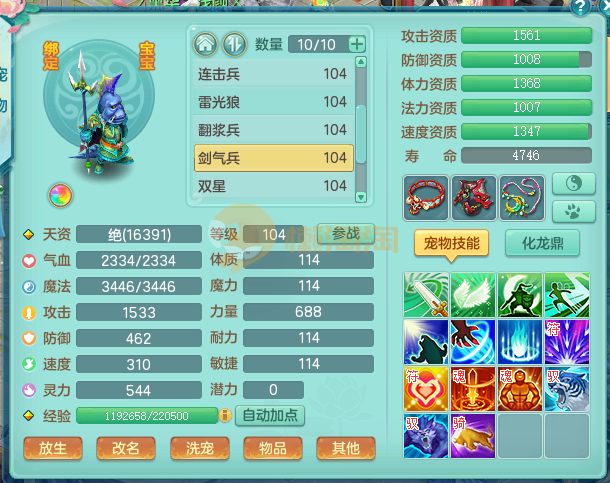Open the 改名 rename option
This screenshot has height=483, width=610.
click(x=126, y=449)
